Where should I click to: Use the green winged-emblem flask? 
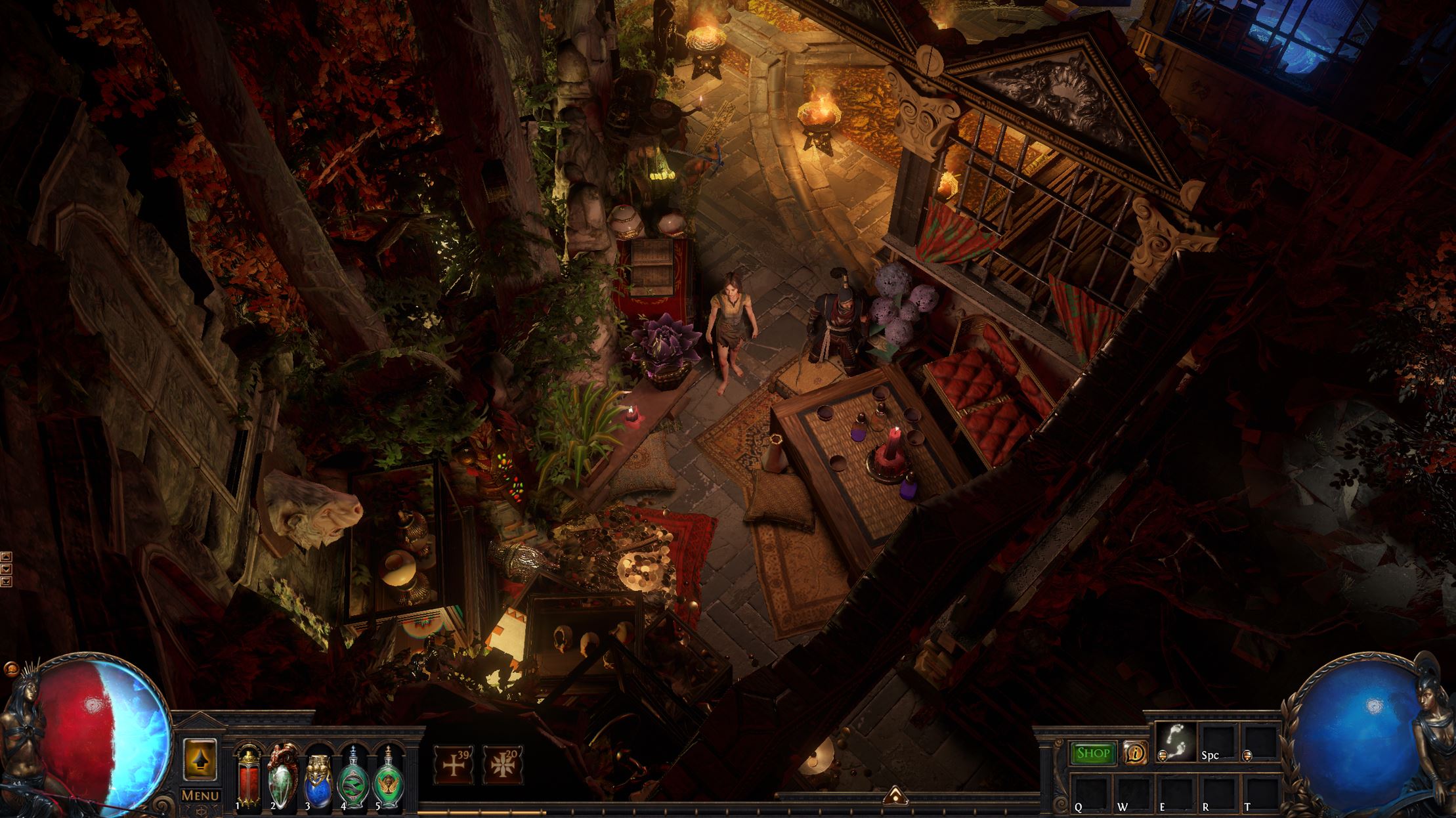389,779
